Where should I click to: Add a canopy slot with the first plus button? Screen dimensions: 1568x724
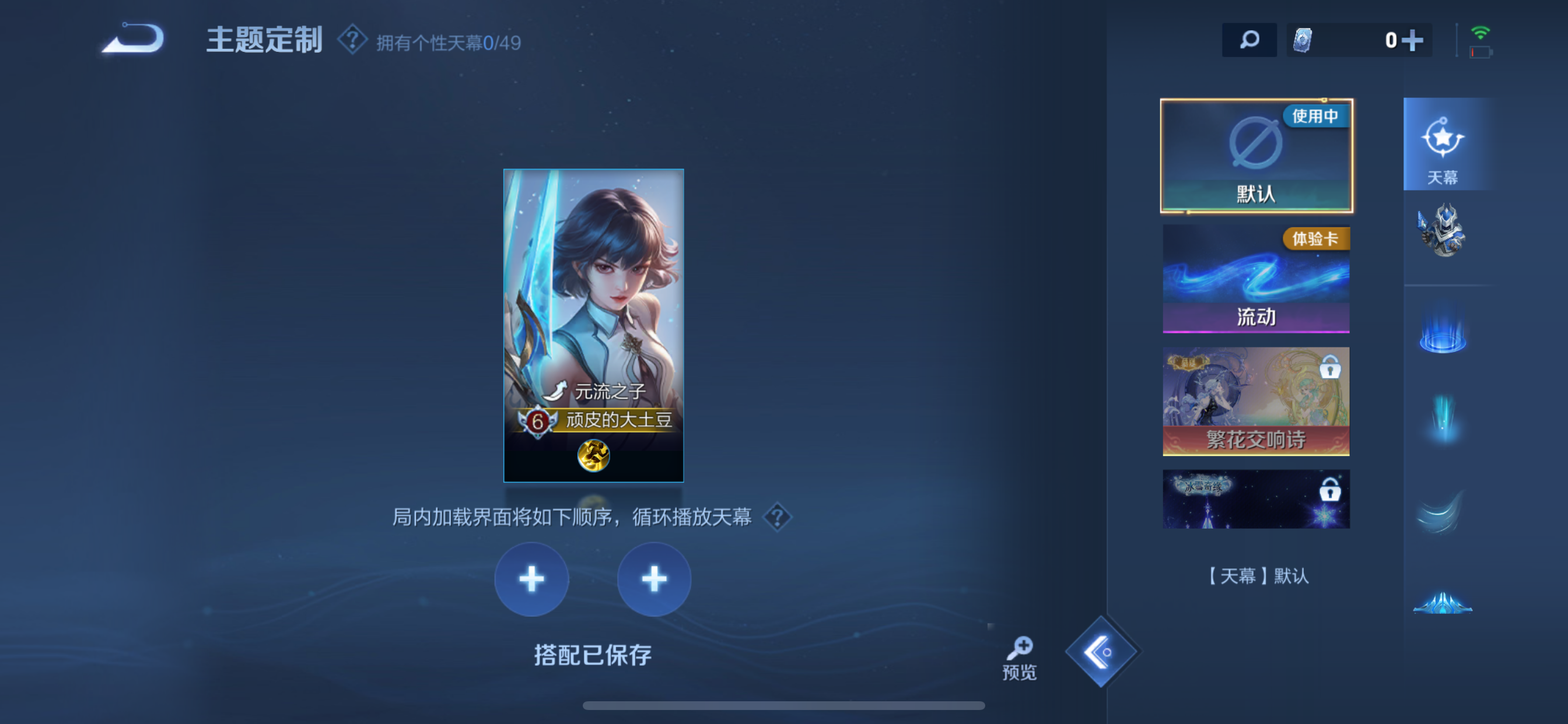click(x=531, y=579)
